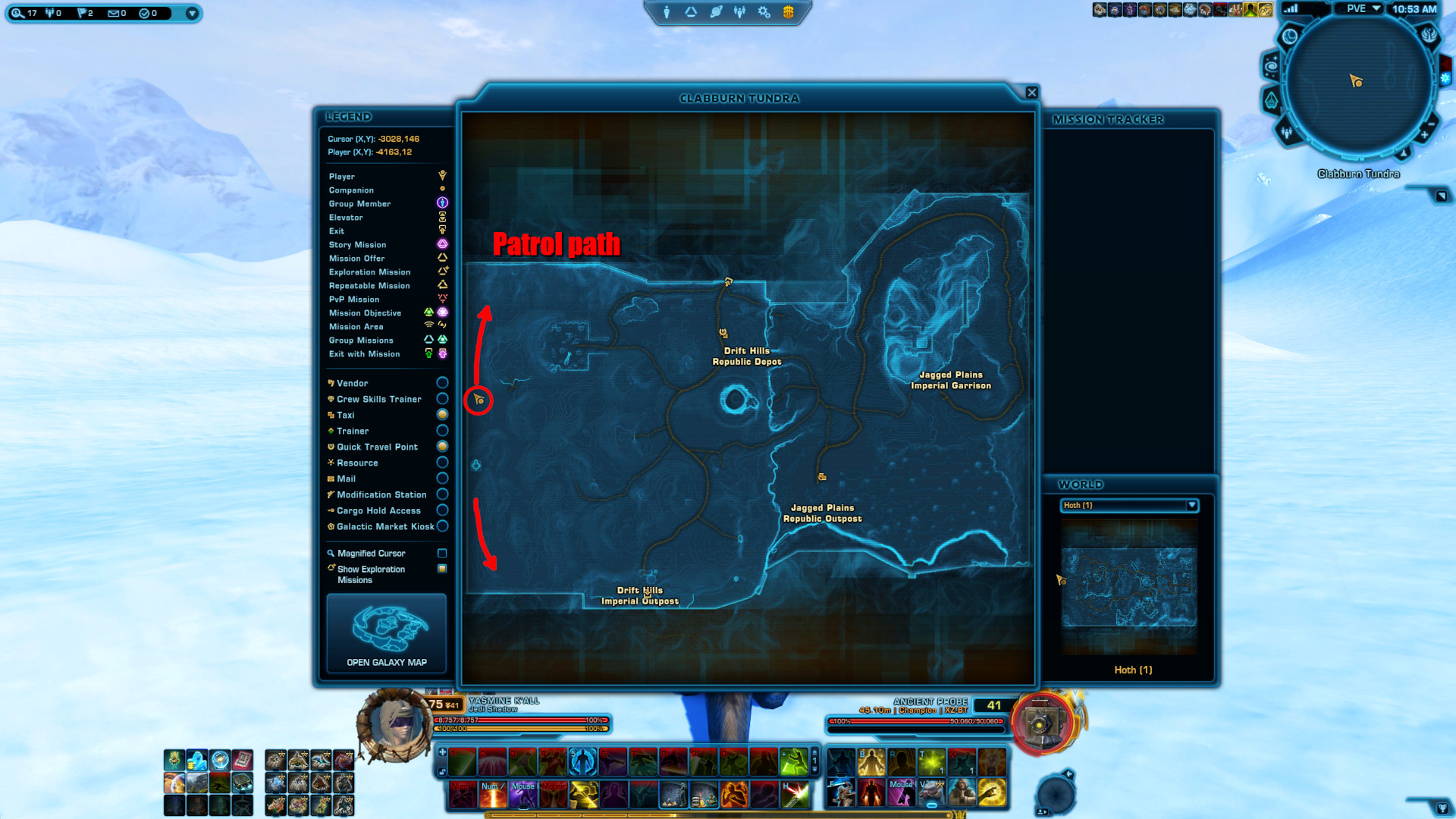
Task: Click the Mission Tracker panel header
Action: [1108, 119]
